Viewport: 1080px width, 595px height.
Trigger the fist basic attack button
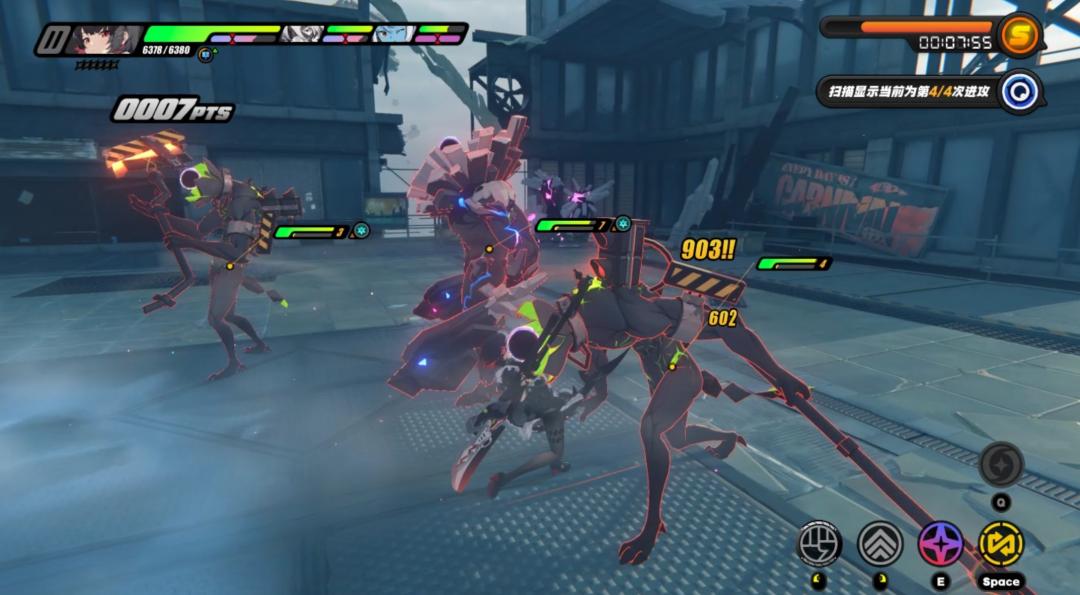click(819, 543)
